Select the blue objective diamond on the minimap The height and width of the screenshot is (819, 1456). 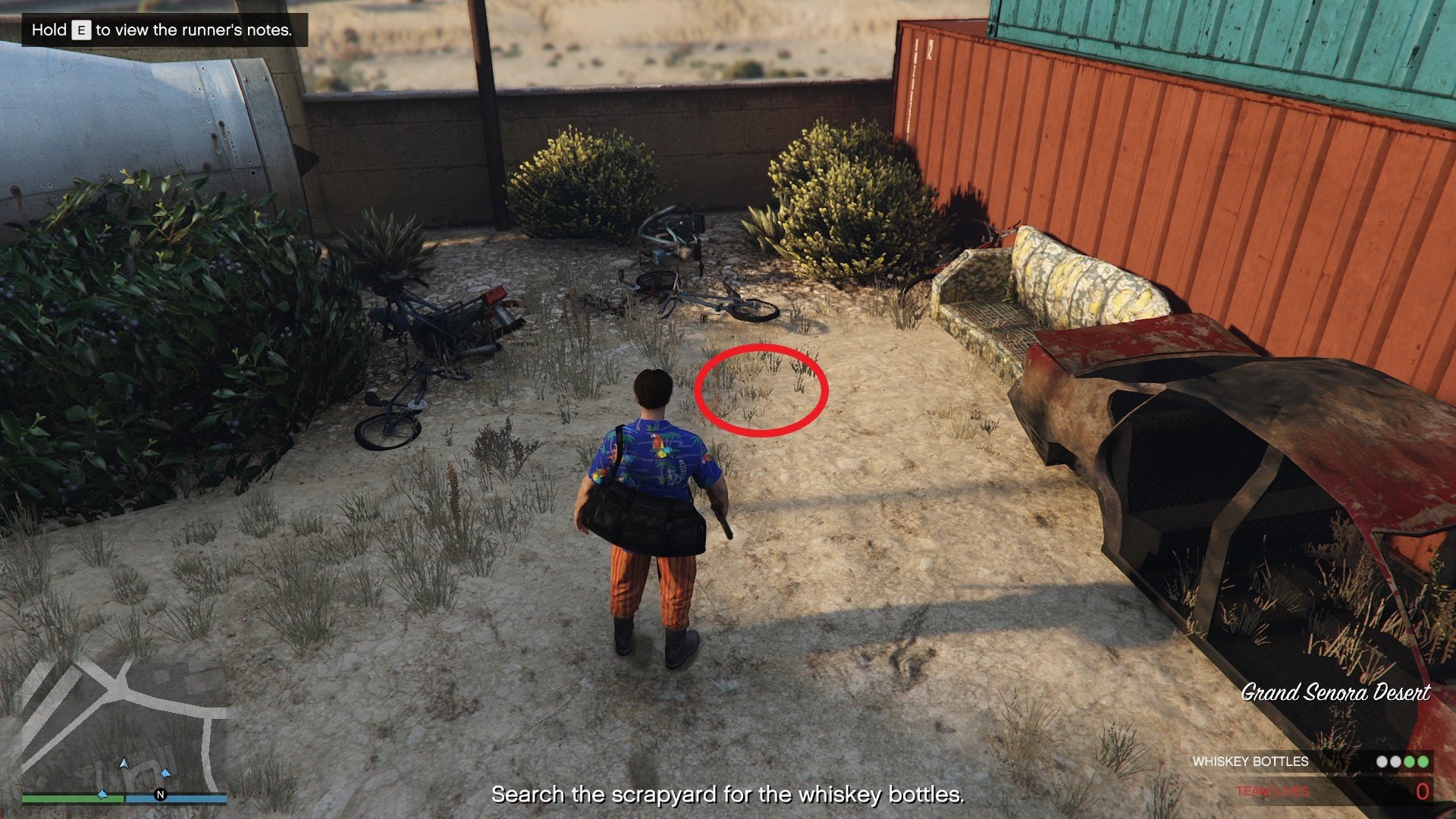click(x=165, y=773)
